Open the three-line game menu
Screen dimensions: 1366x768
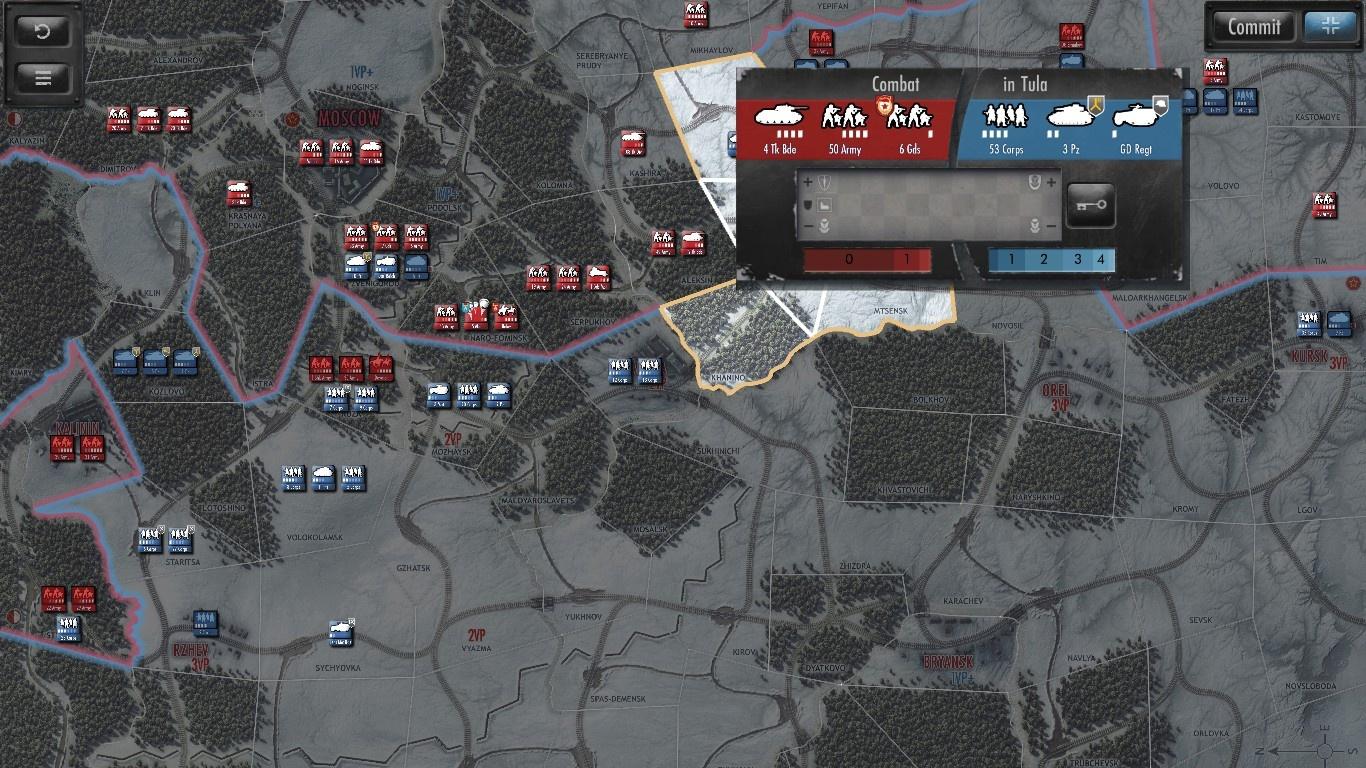(43, 78)
